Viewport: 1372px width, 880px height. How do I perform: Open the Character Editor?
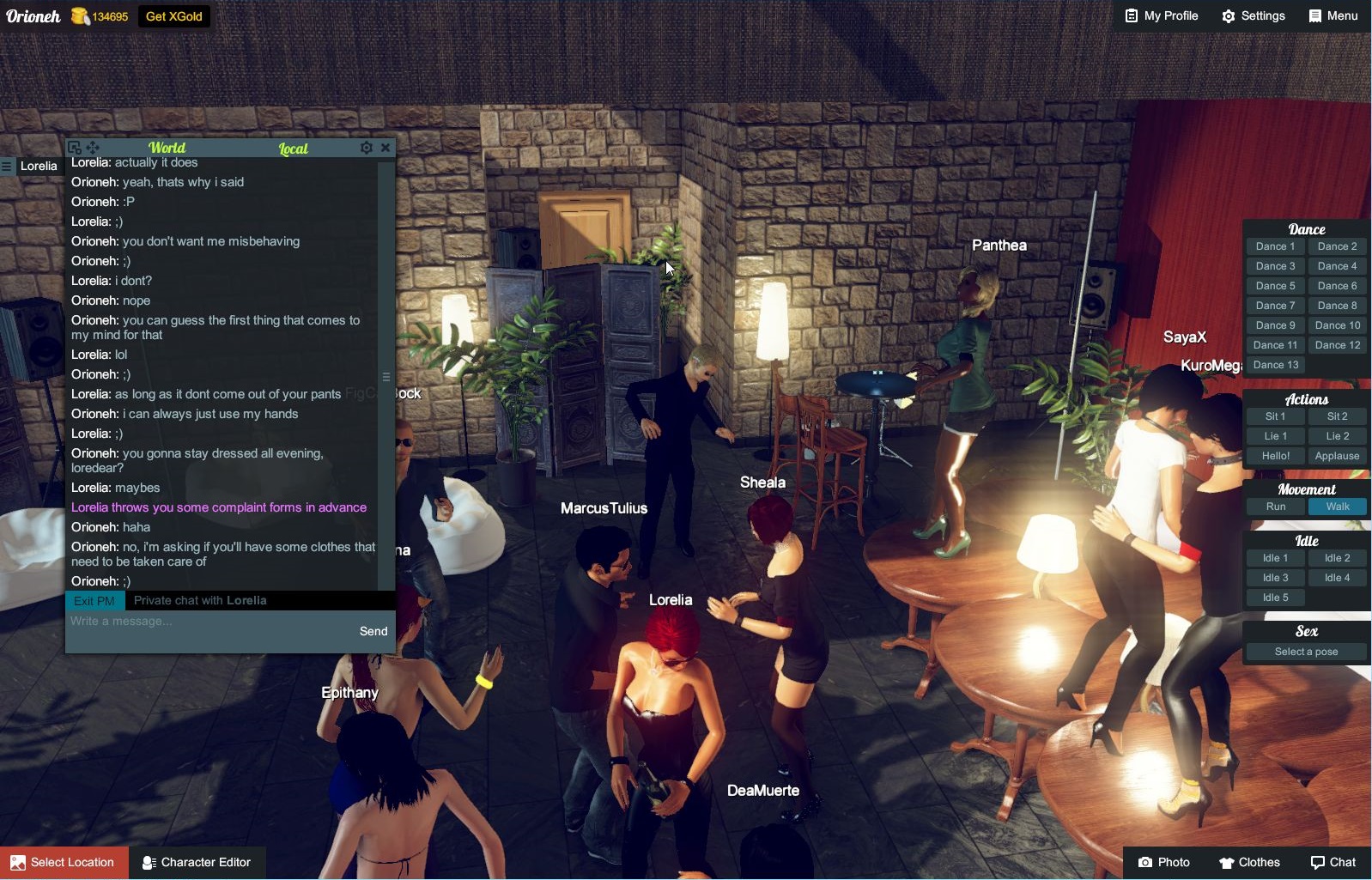[x=198, y=862]
